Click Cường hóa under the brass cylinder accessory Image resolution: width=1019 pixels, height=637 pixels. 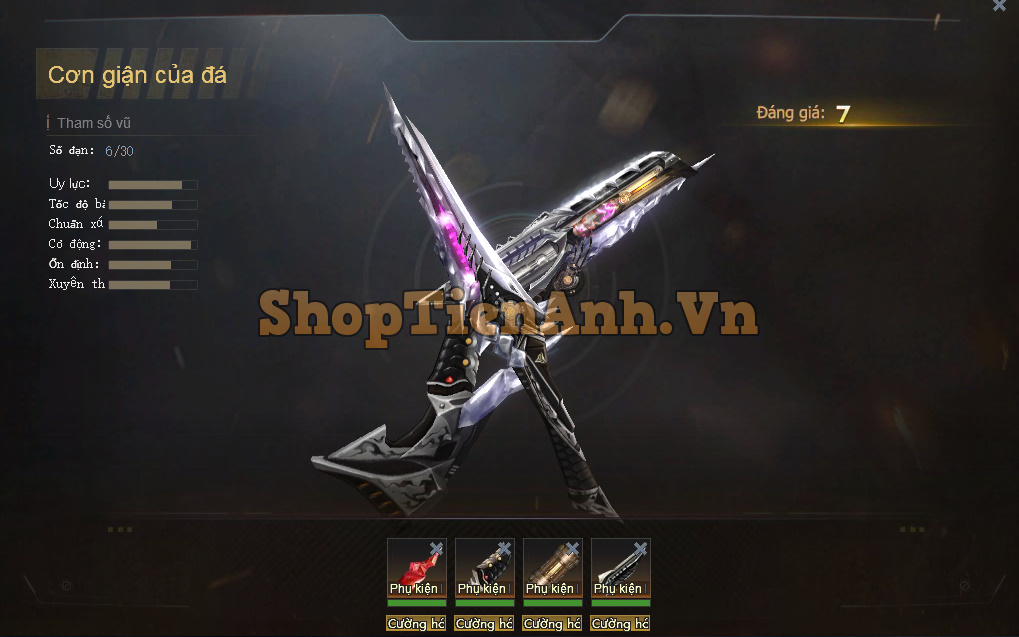552,624
